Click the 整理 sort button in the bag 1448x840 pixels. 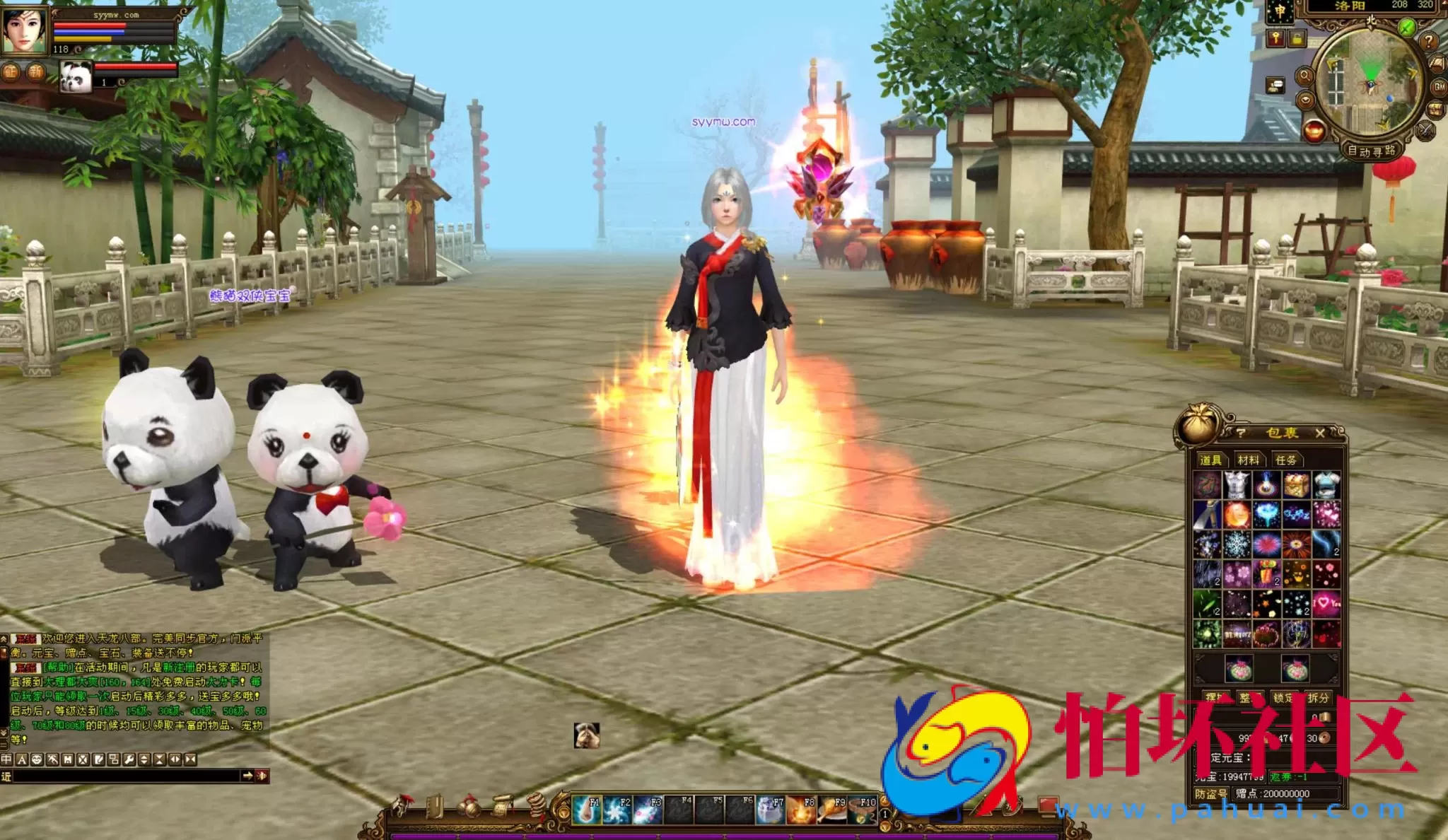pos(1250,696)
